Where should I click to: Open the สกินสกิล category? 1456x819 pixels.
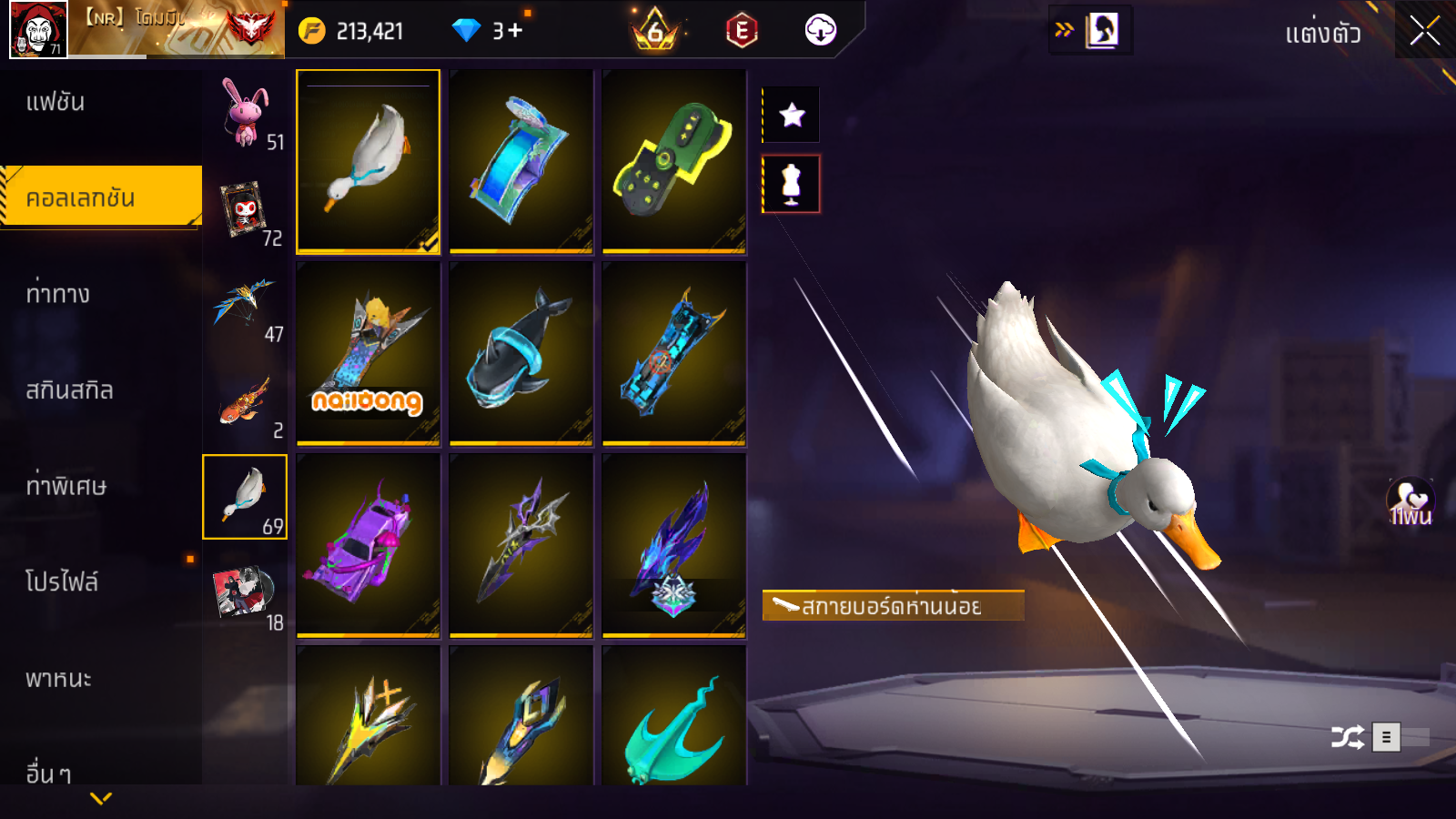coord(69,390)
